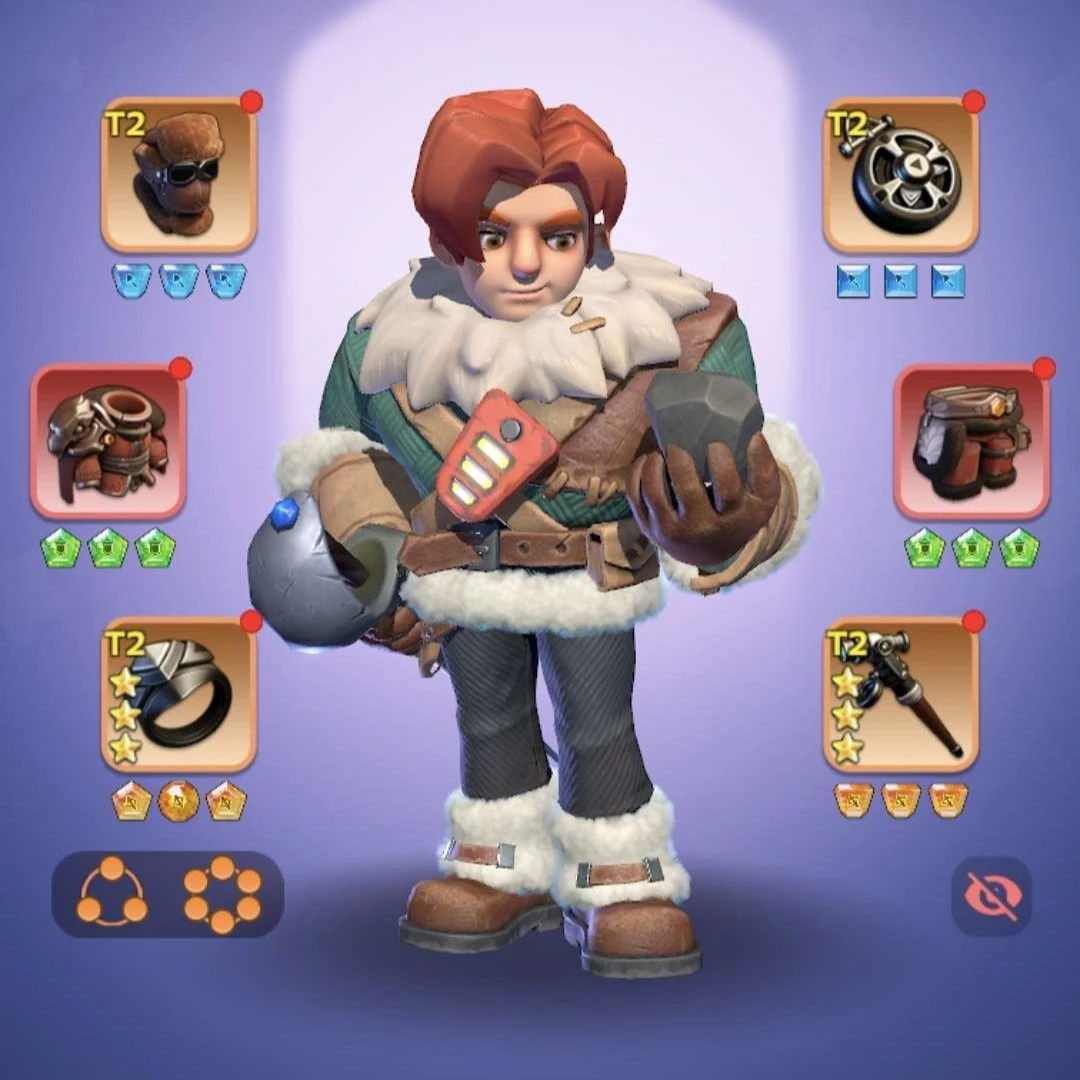Click the six-node circle icon

click(x=222, y=893)
